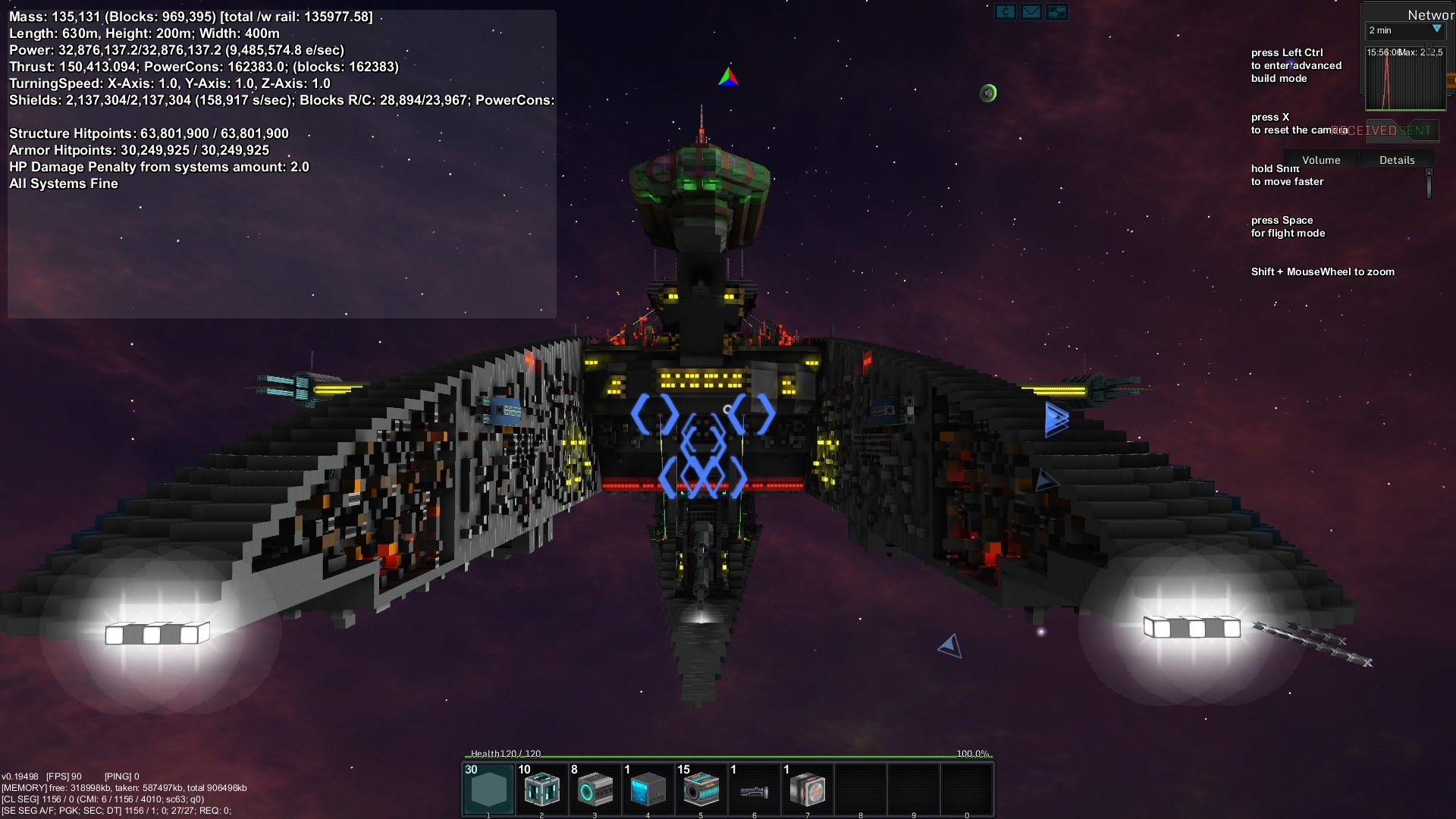Viewport: 1456px width, 819px height.
Task: Select the translucent teal cube in hotbar slot 1
Action: coord(488,789)
